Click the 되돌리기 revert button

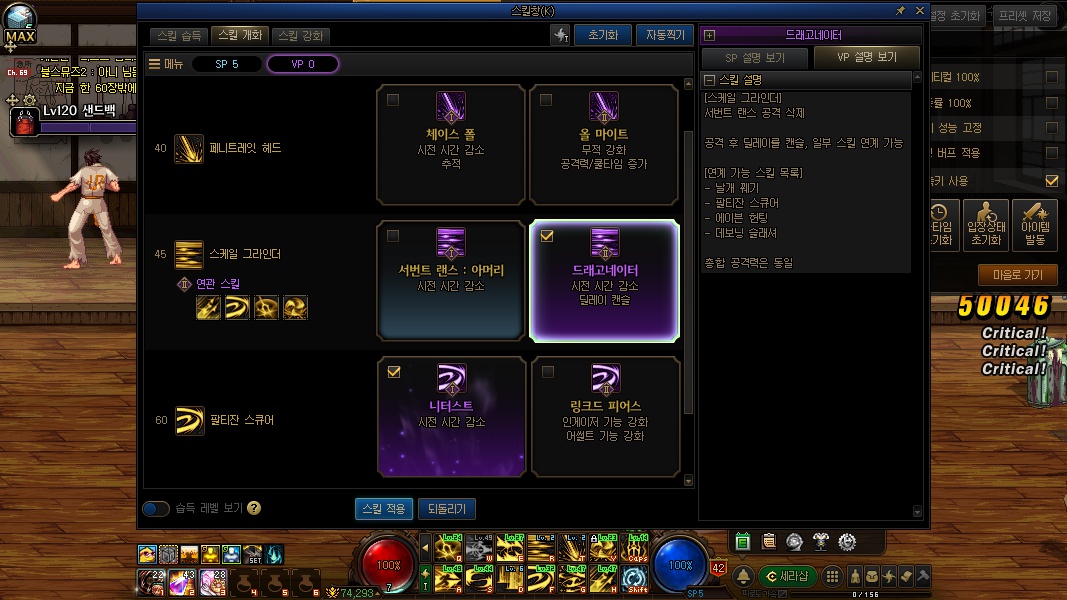[446, 509]
